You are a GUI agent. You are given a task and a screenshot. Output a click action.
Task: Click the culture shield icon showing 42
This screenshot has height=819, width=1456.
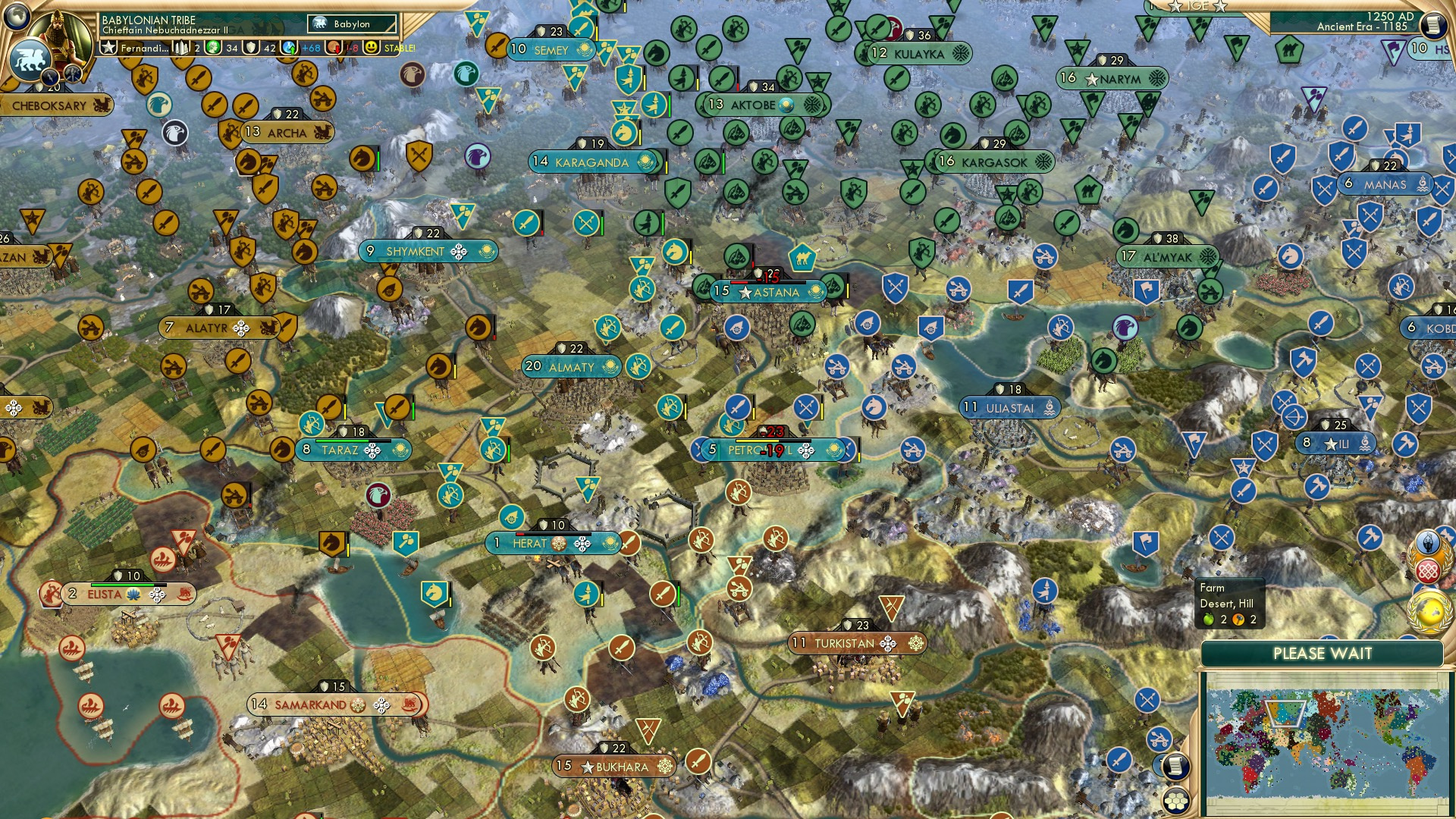click(252, 49)
